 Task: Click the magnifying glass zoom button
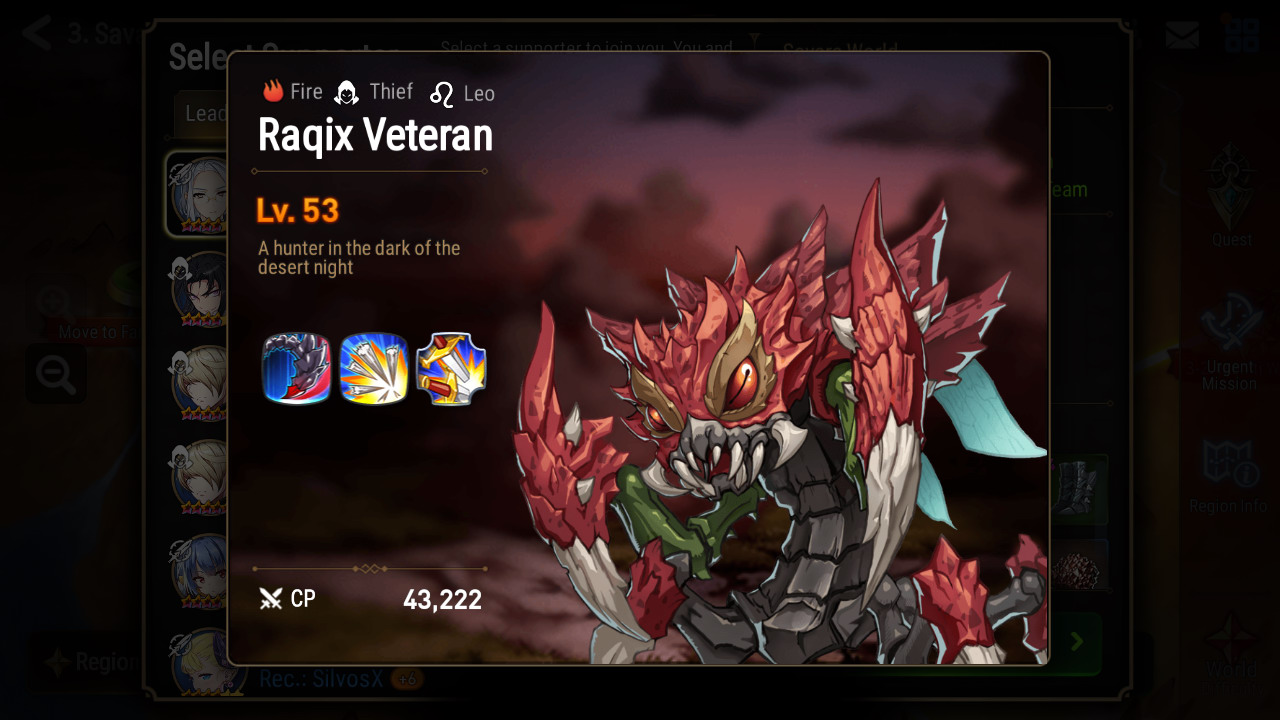pyautogui.click(x=55, y=374)
